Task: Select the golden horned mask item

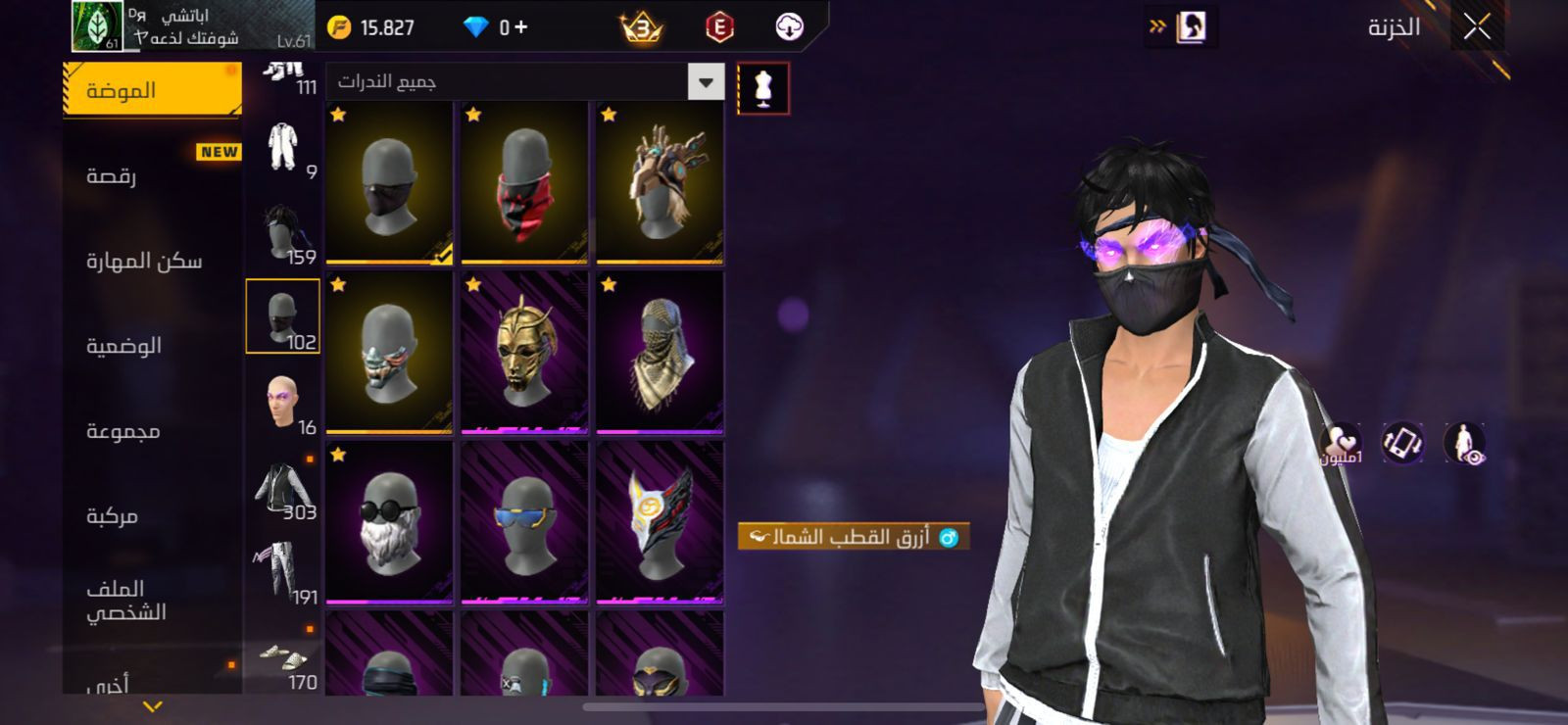Action: [524, 353]
